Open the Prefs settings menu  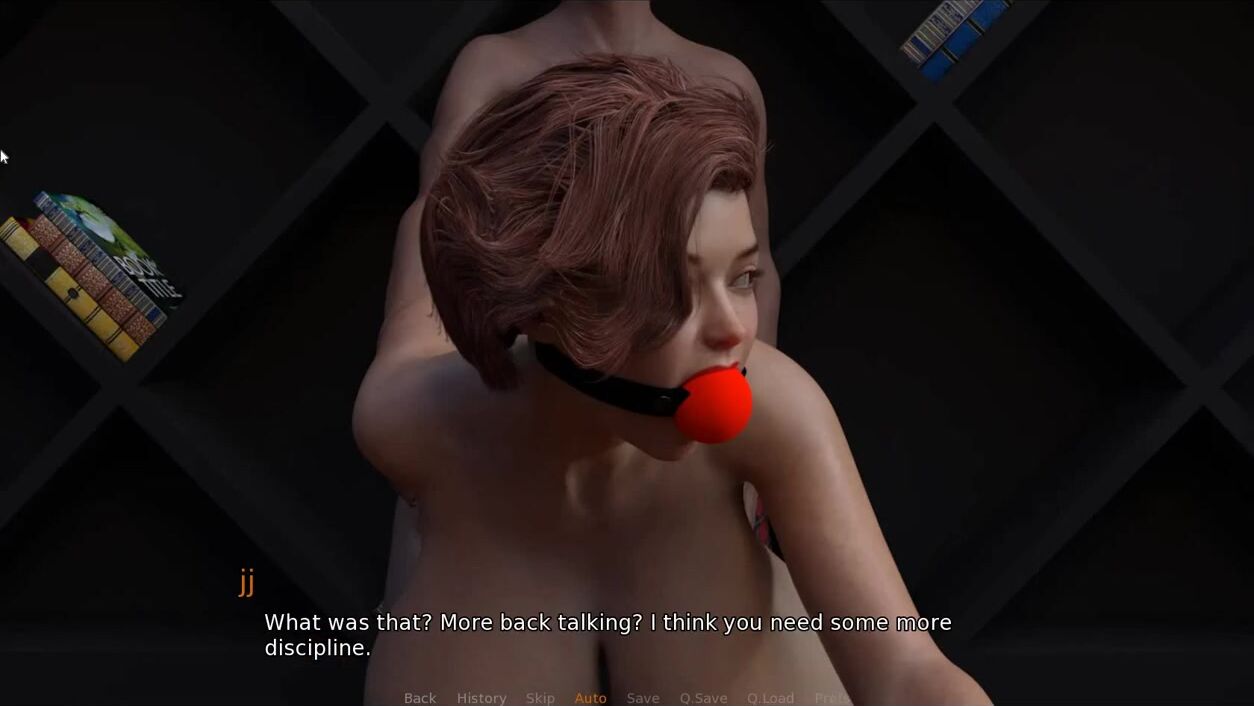pos(831,698)
